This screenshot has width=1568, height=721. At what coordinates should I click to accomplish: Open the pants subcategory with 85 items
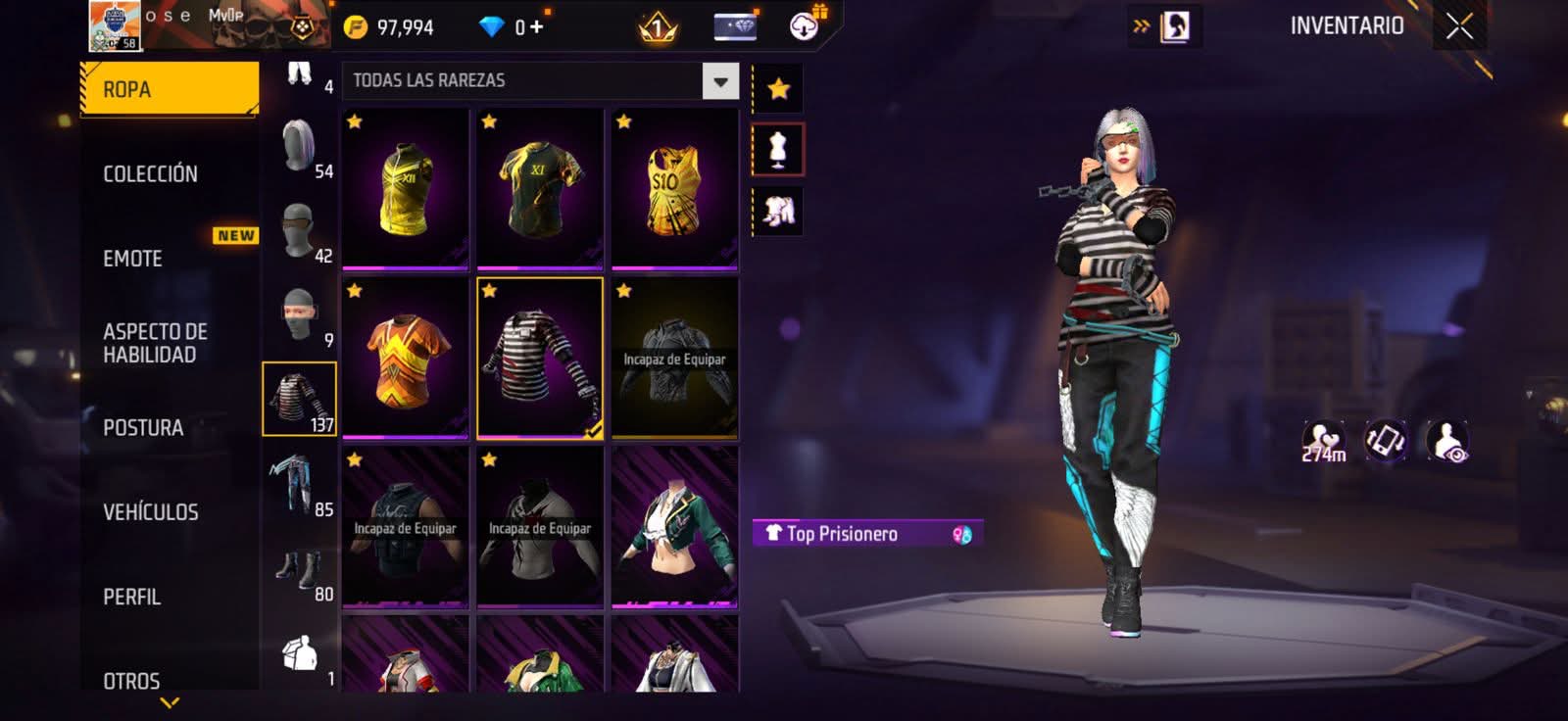tap(299, 484)
